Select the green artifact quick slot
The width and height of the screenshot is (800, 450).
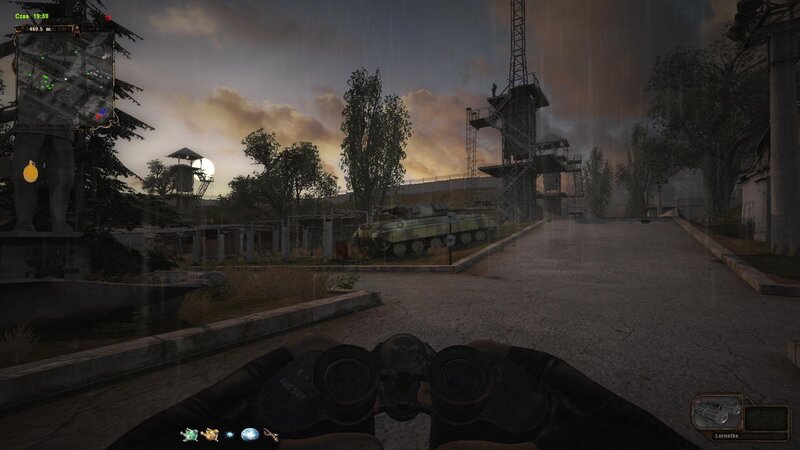click(189, 434)
